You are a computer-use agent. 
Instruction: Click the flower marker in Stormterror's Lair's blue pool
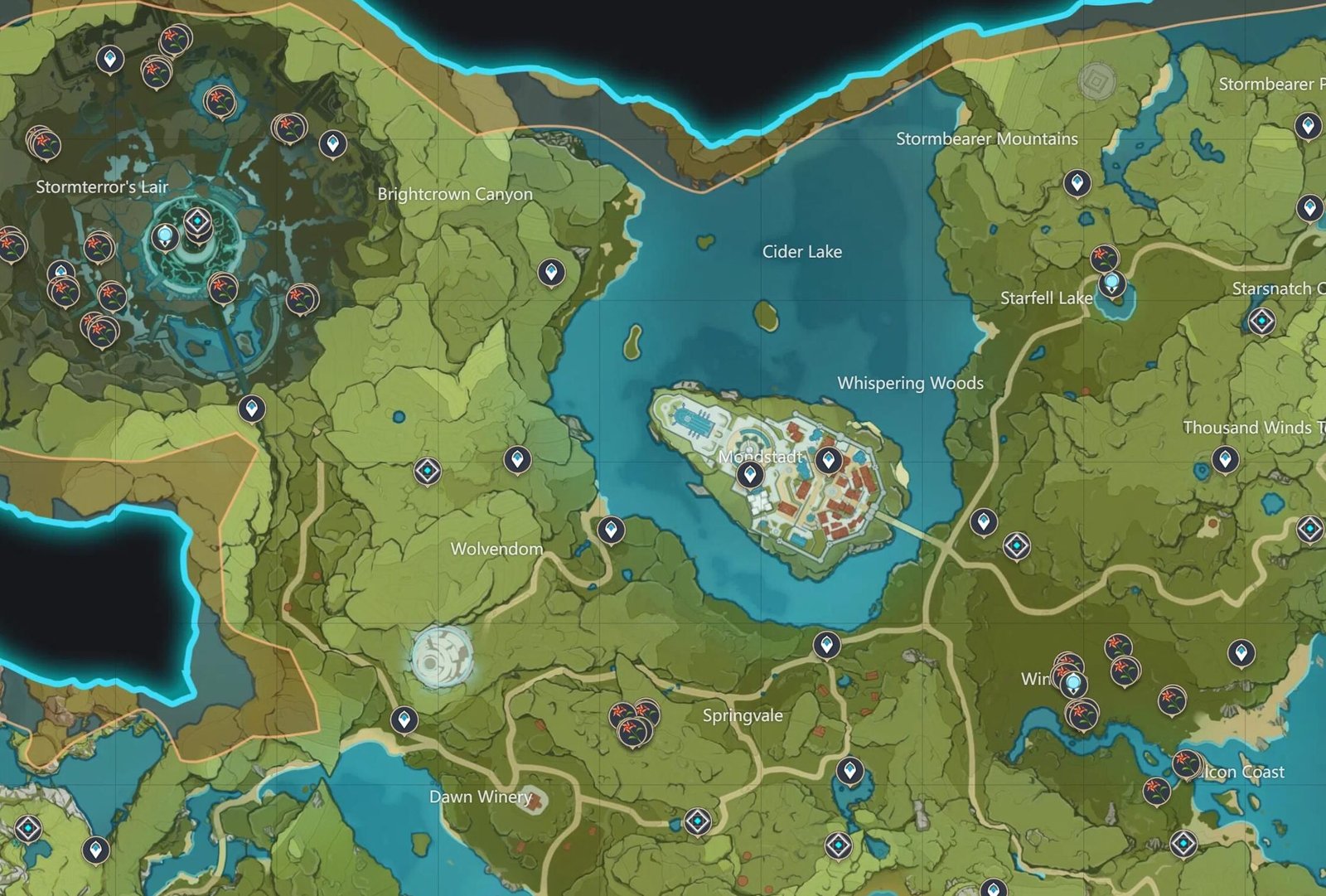click(219, 101)
